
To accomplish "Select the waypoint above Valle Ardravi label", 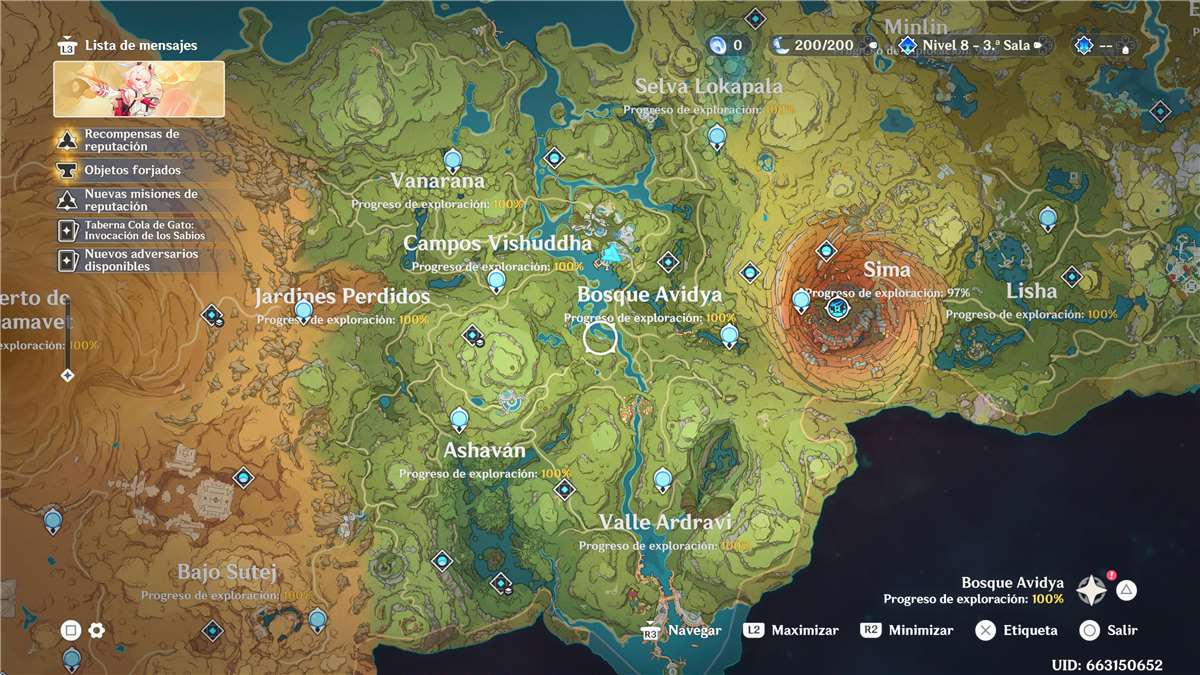I will click(663, 481).
